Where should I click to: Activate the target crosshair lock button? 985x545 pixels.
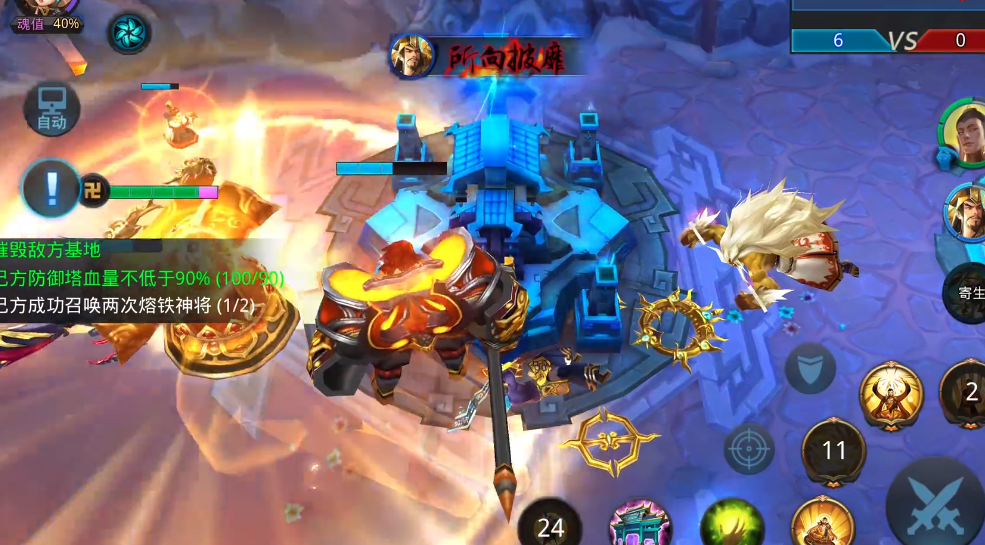749,449
